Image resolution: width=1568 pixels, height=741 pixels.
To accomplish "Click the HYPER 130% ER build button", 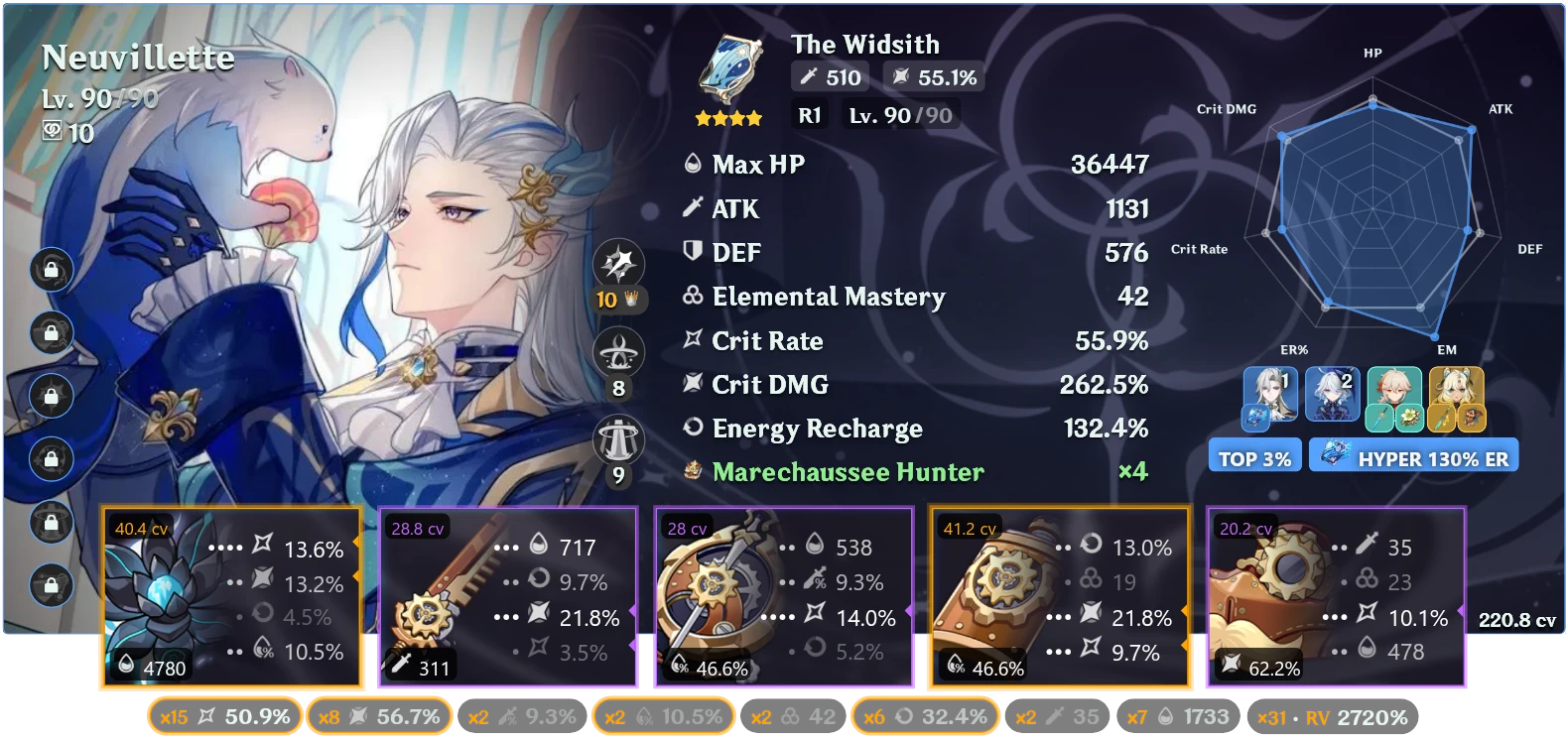I will click(x=1413, y=455).
